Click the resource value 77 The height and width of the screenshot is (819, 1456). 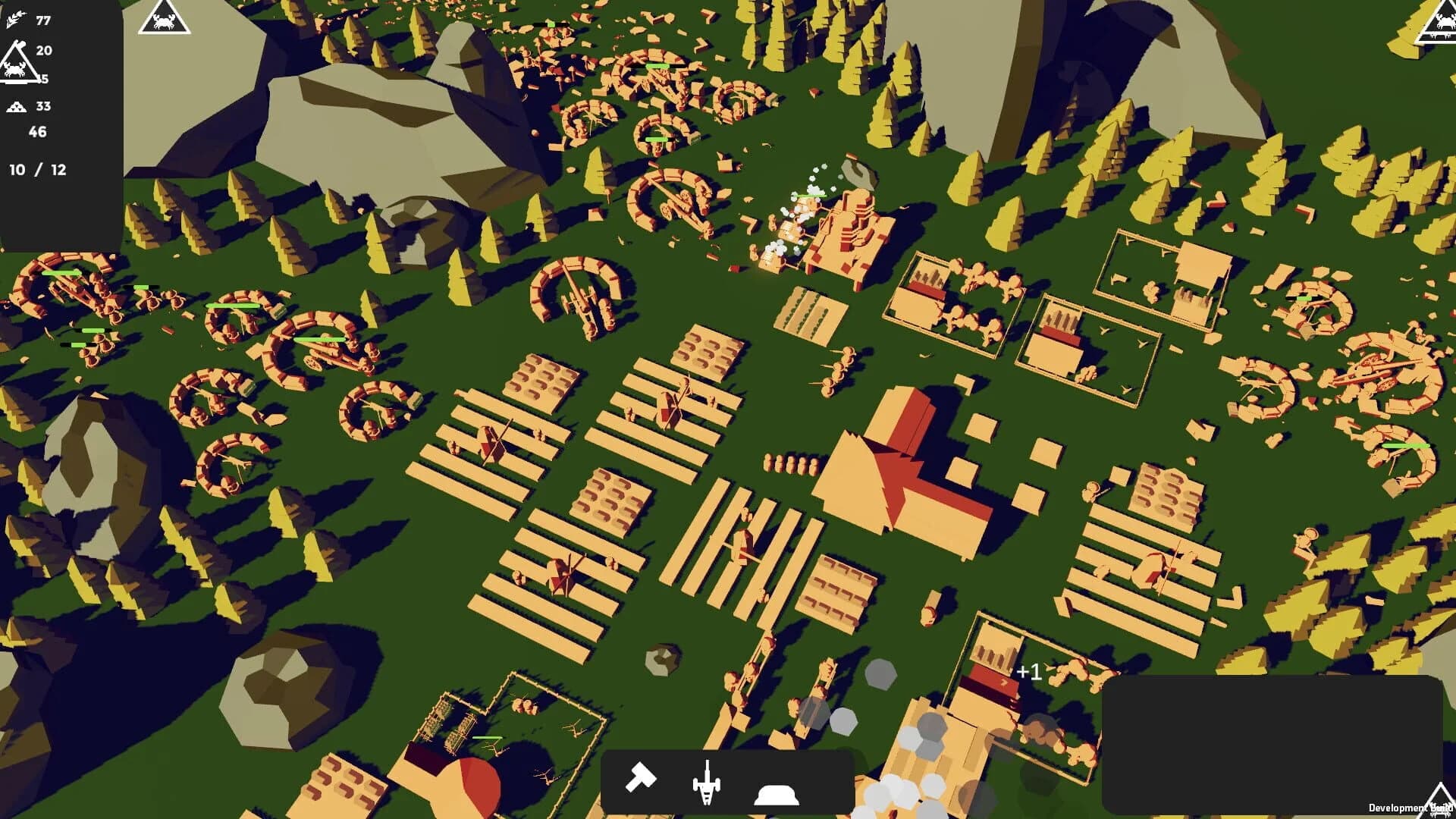point(42,21)
